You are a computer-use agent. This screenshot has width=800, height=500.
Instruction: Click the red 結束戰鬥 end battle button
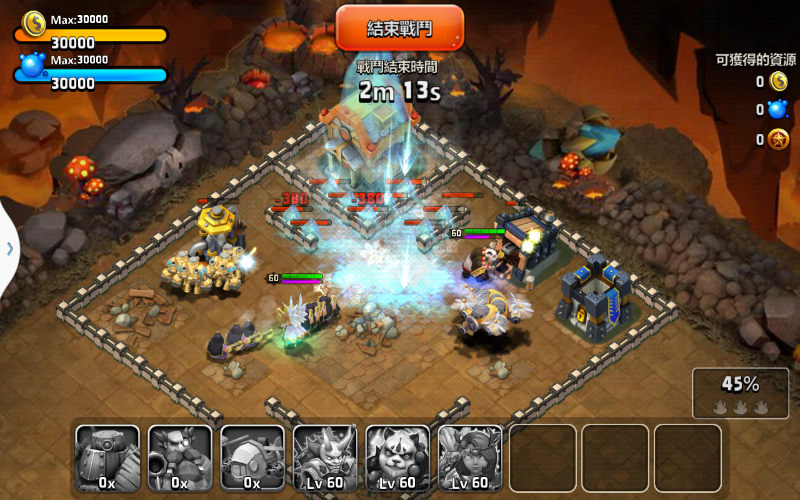click(x=399, y=27)
